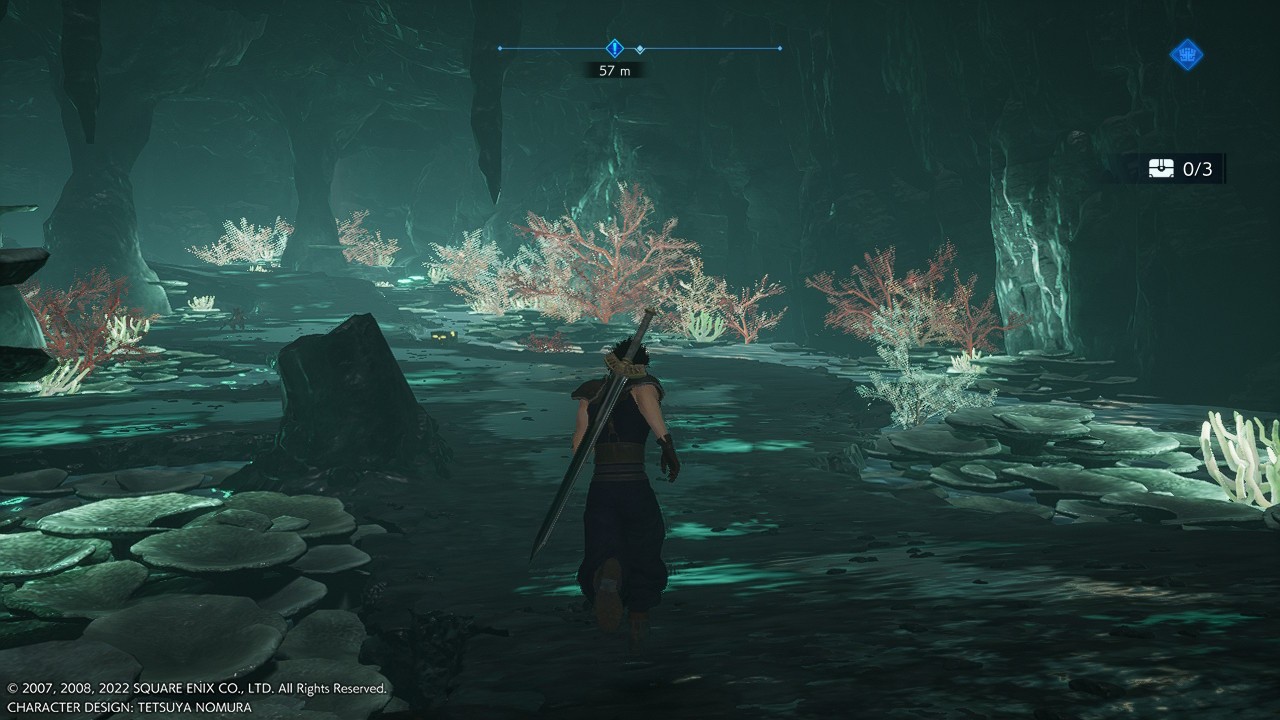Click the treasure chest tracker icon
1280x720 pixels.
coord(1162,169)
